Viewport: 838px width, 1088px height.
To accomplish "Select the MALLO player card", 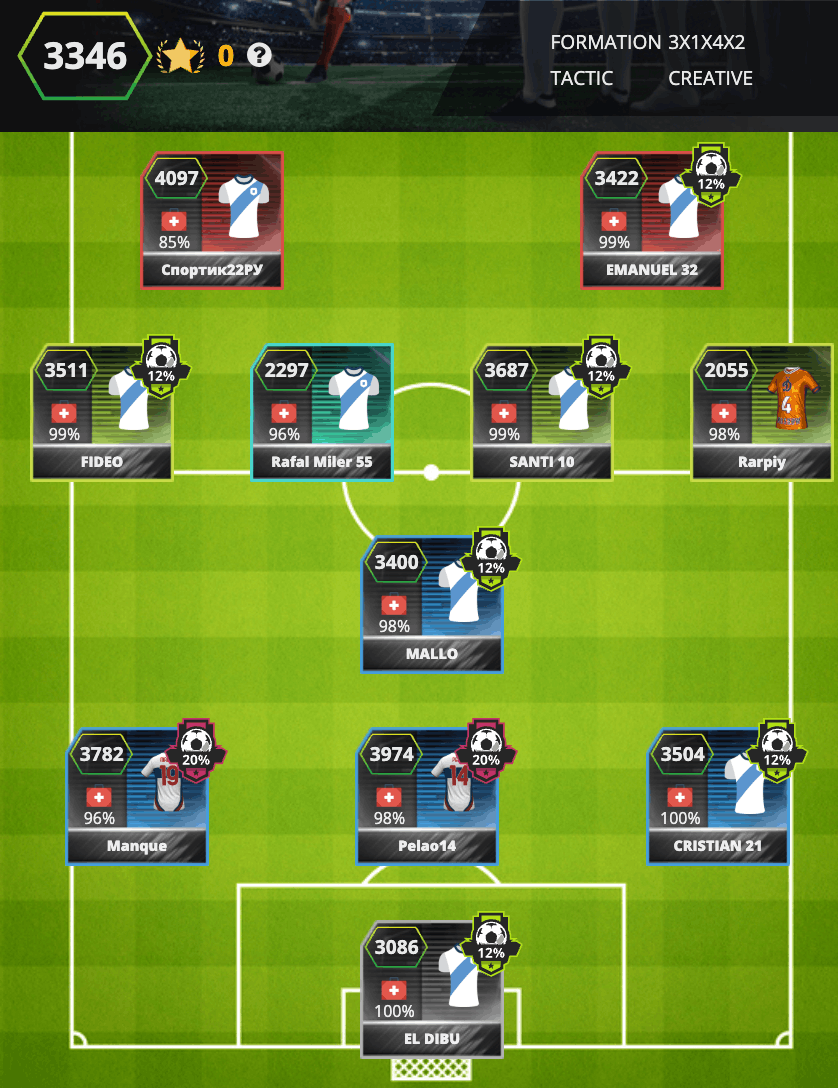I will (x=432, y=604).
